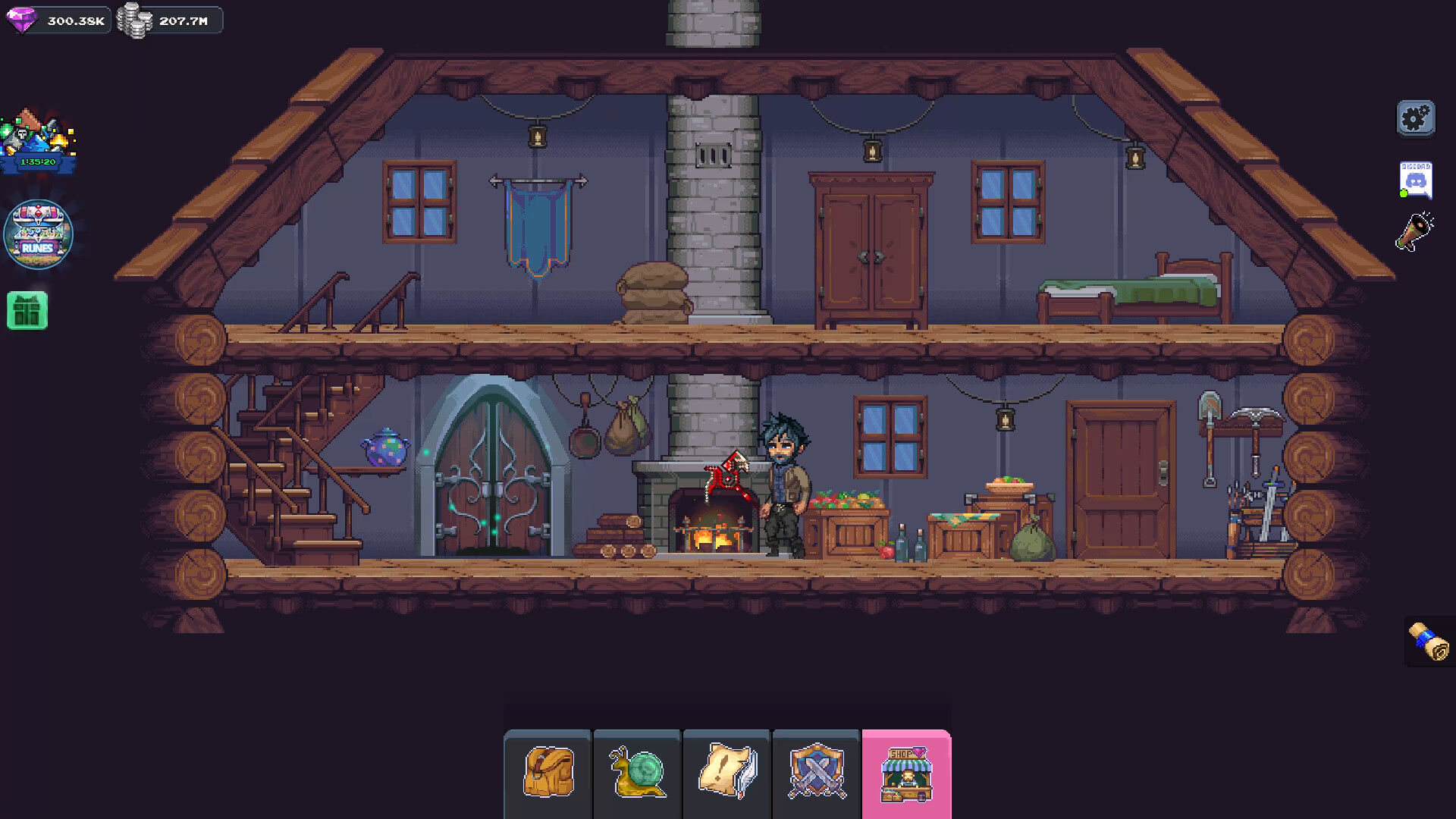The width and height of the screenshot is (1456, 819).
Task: Open the backpack inventory icon
Action: point(548,773)
